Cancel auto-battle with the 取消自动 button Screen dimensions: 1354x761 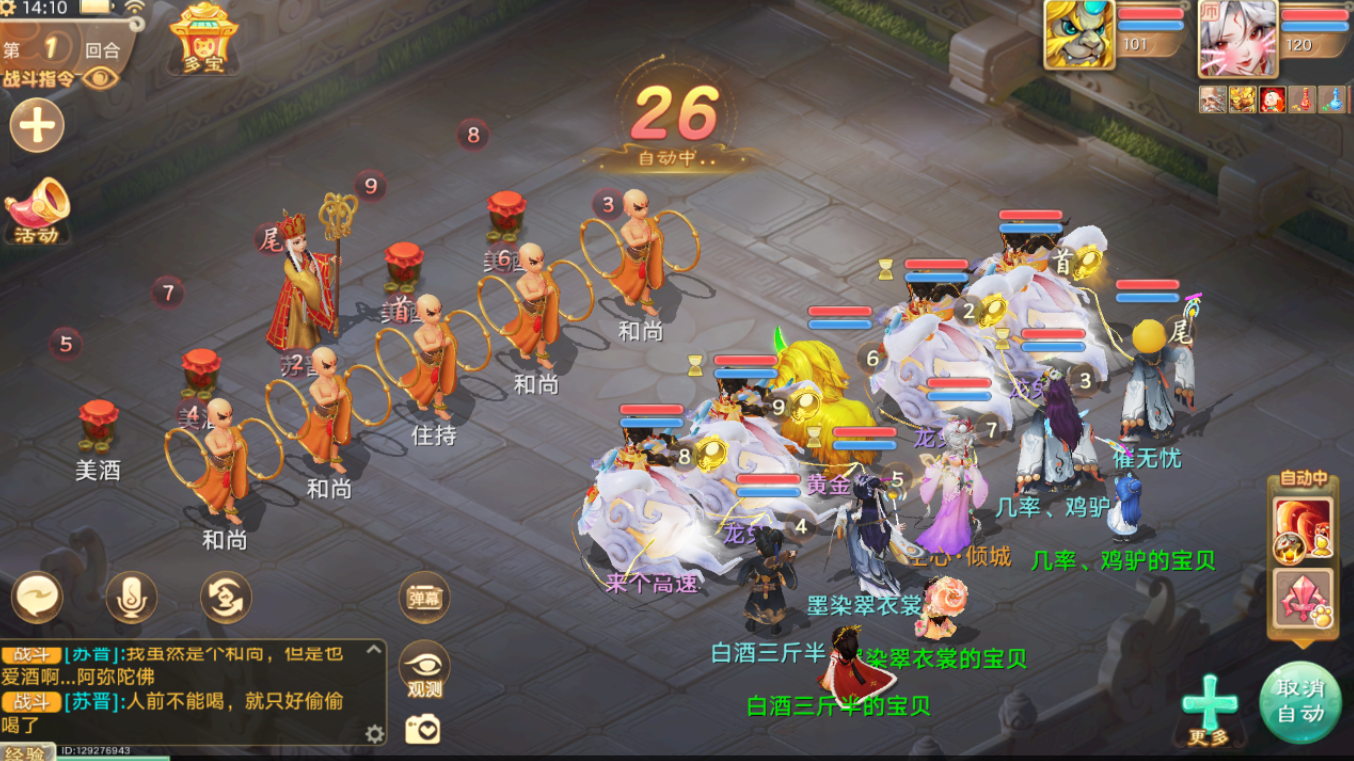(1300, 702)
